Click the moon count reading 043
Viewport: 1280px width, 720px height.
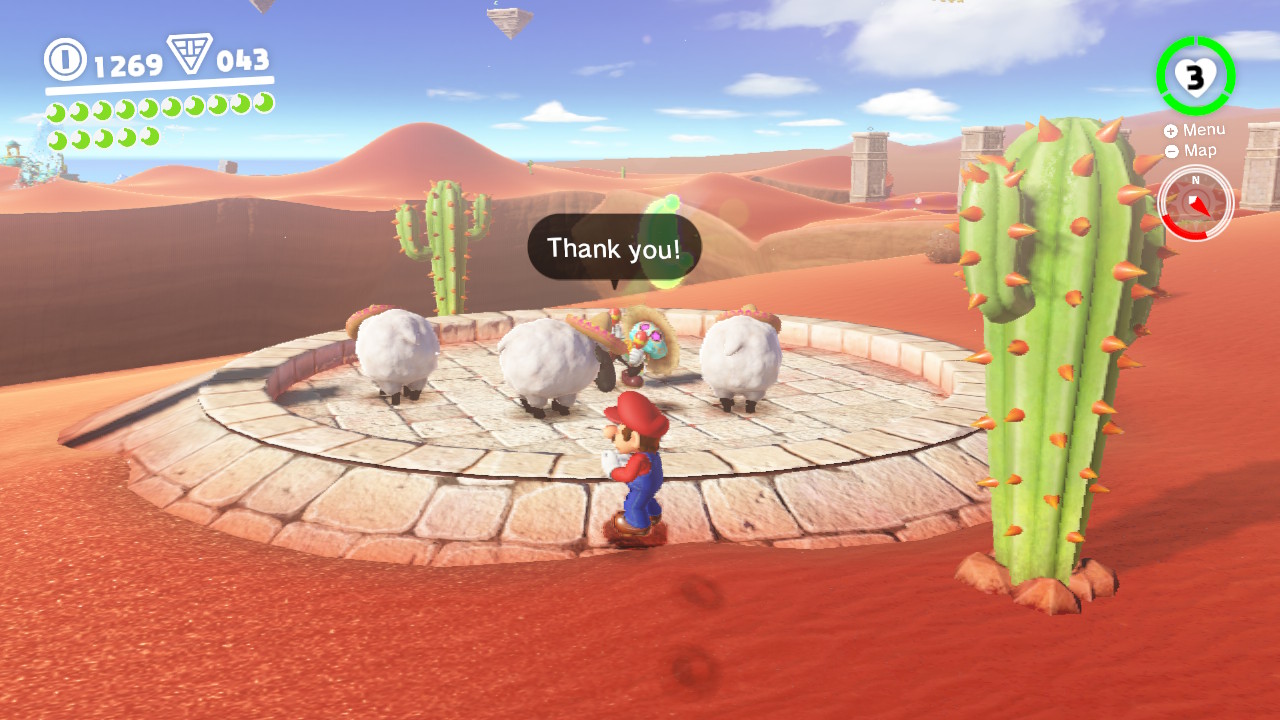[x=243, y=60]
